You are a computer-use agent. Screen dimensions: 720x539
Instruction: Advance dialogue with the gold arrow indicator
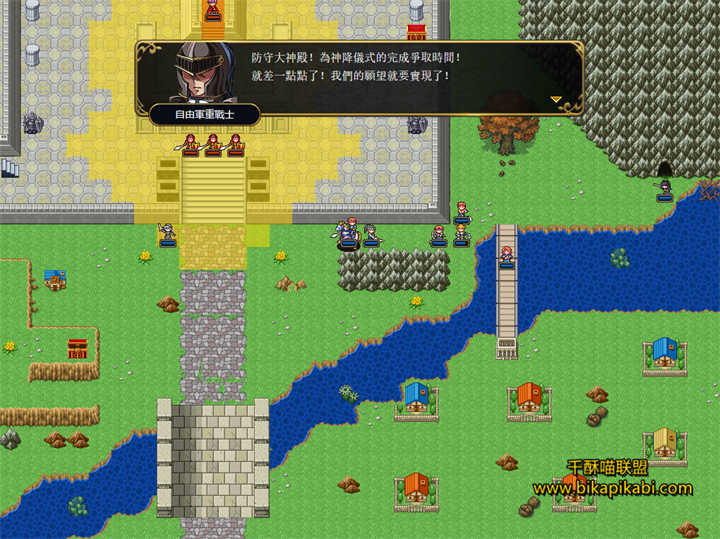point(557,100)
